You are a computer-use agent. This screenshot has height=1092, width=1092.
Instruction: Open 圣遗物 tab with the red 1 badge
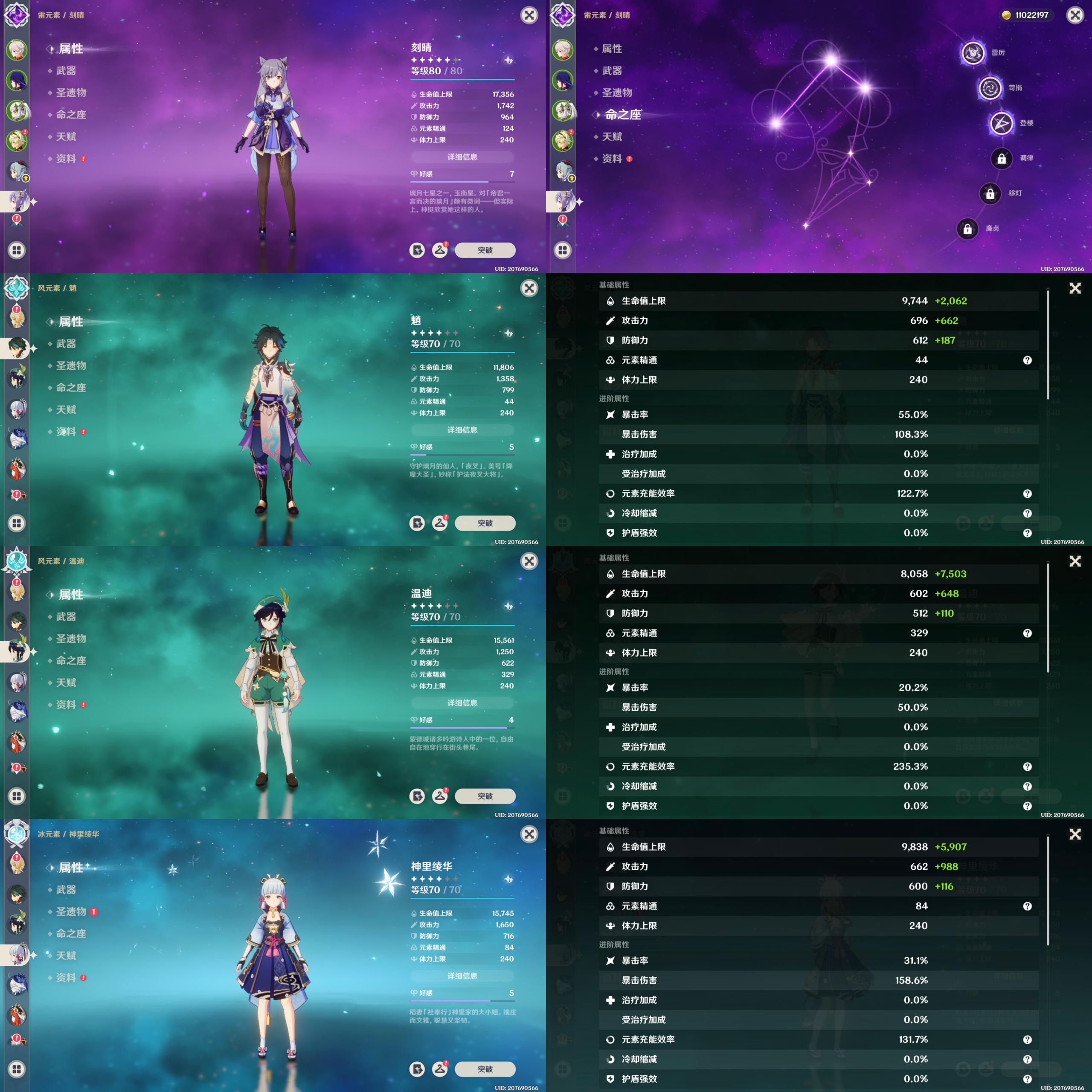71,911
